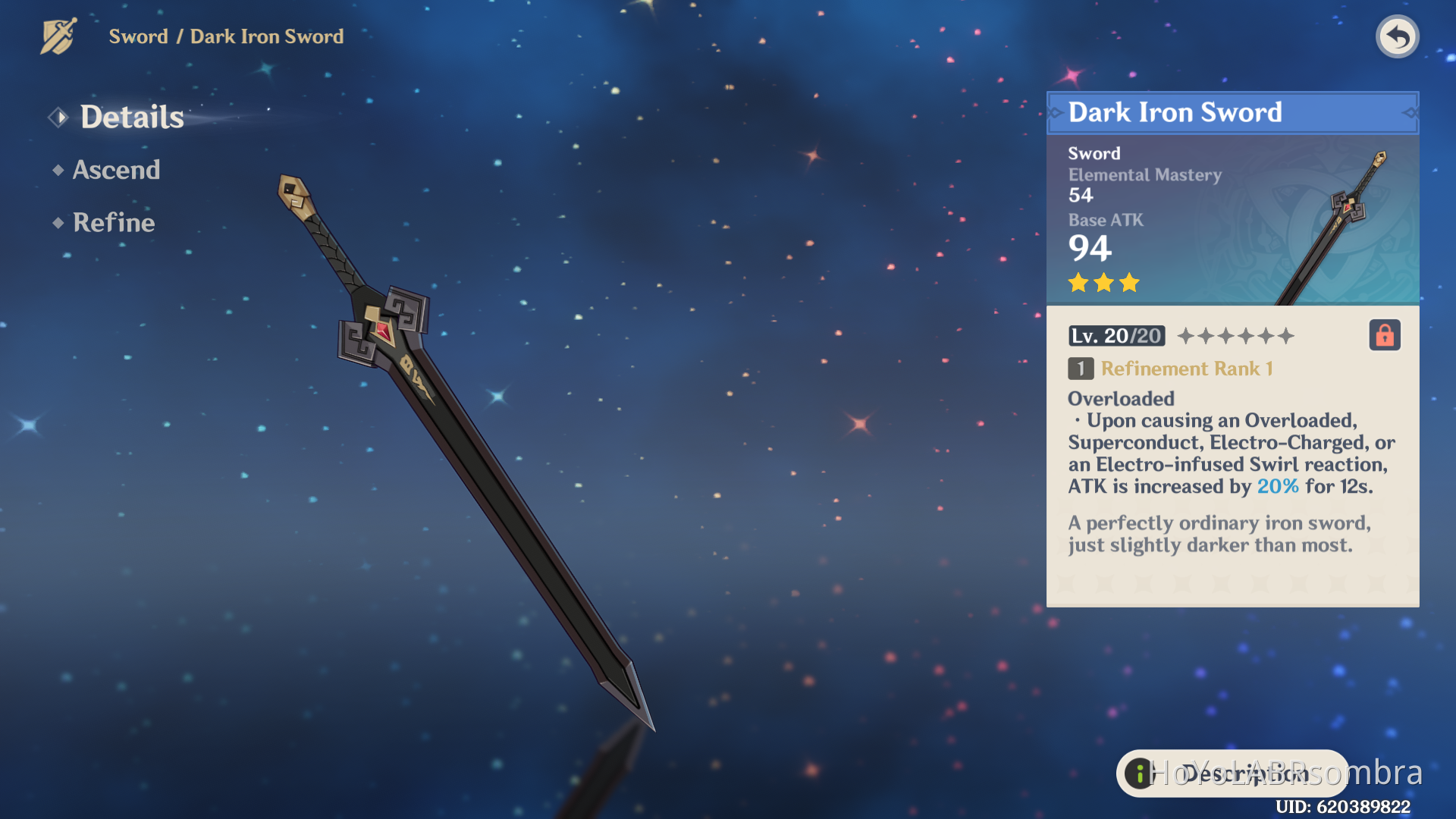Select the diamond marker beside Details
1456x819 pixels.
[x=58, y=116]
